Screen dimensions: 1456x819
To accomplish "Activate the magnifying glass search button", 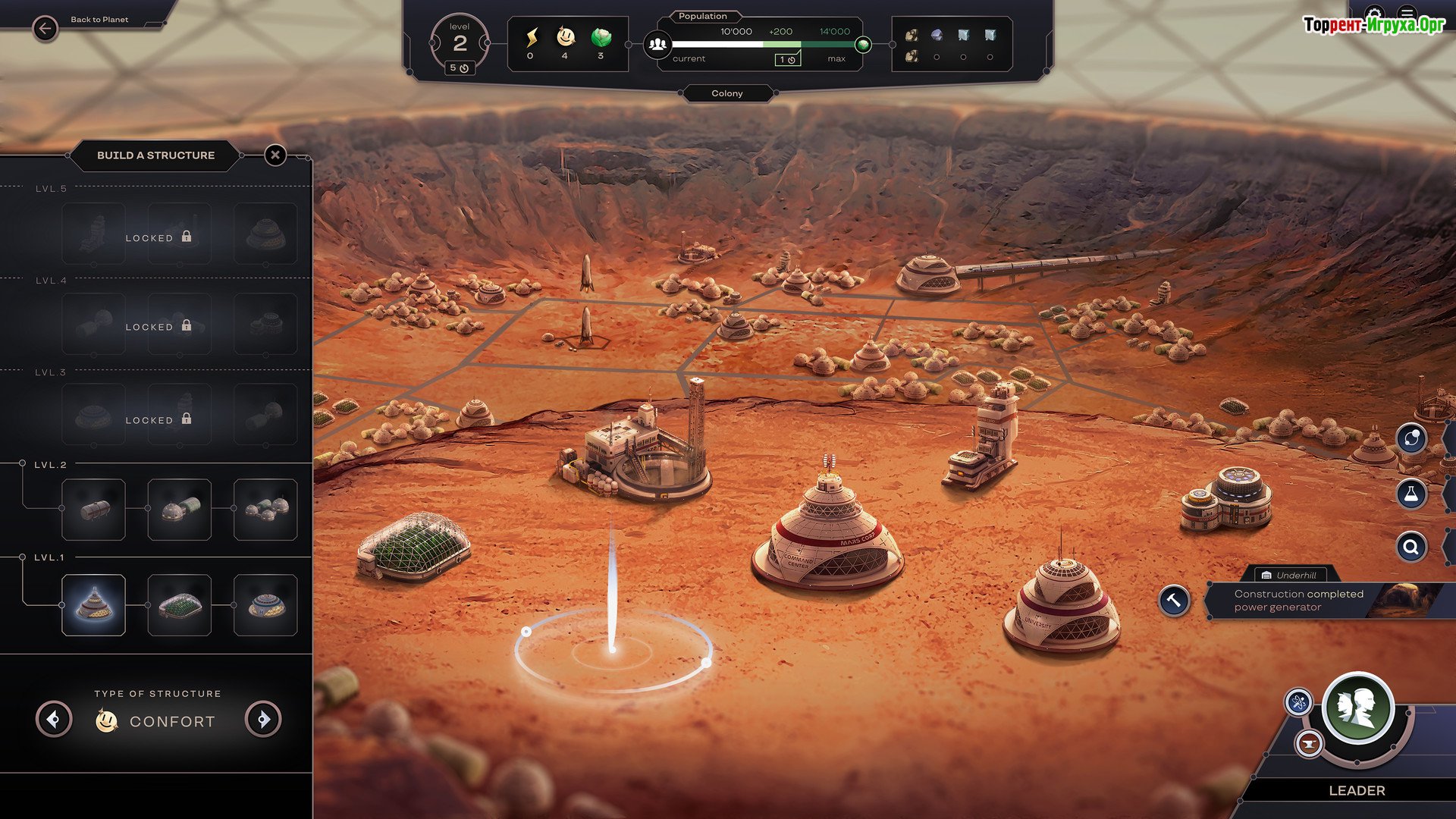I will click(1411, 546).
